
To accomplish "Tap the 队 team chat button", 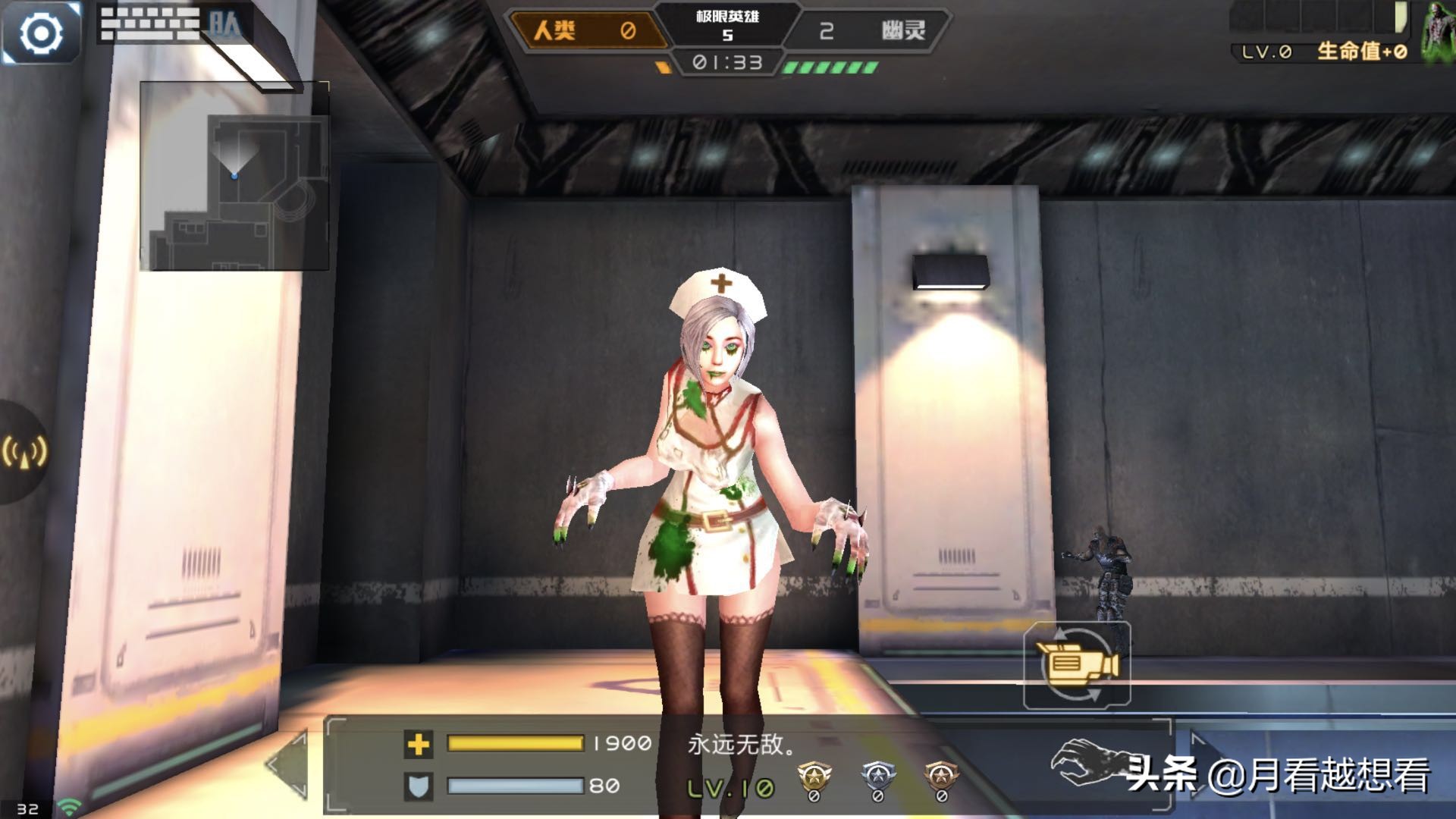I will point(225,24).
